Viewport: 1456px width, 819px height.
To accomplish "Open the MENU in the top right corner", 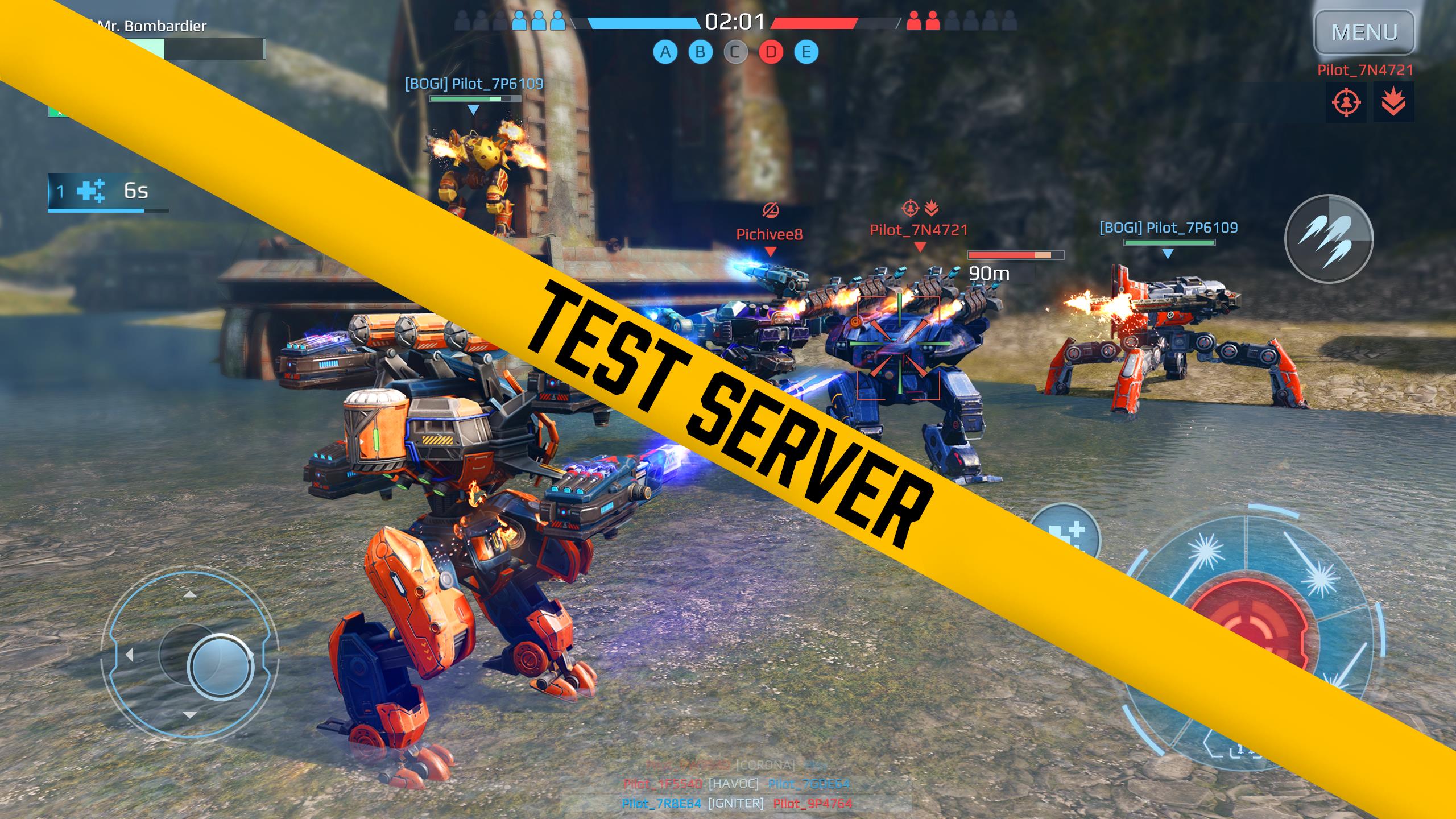I will (x=1365, y=31).
